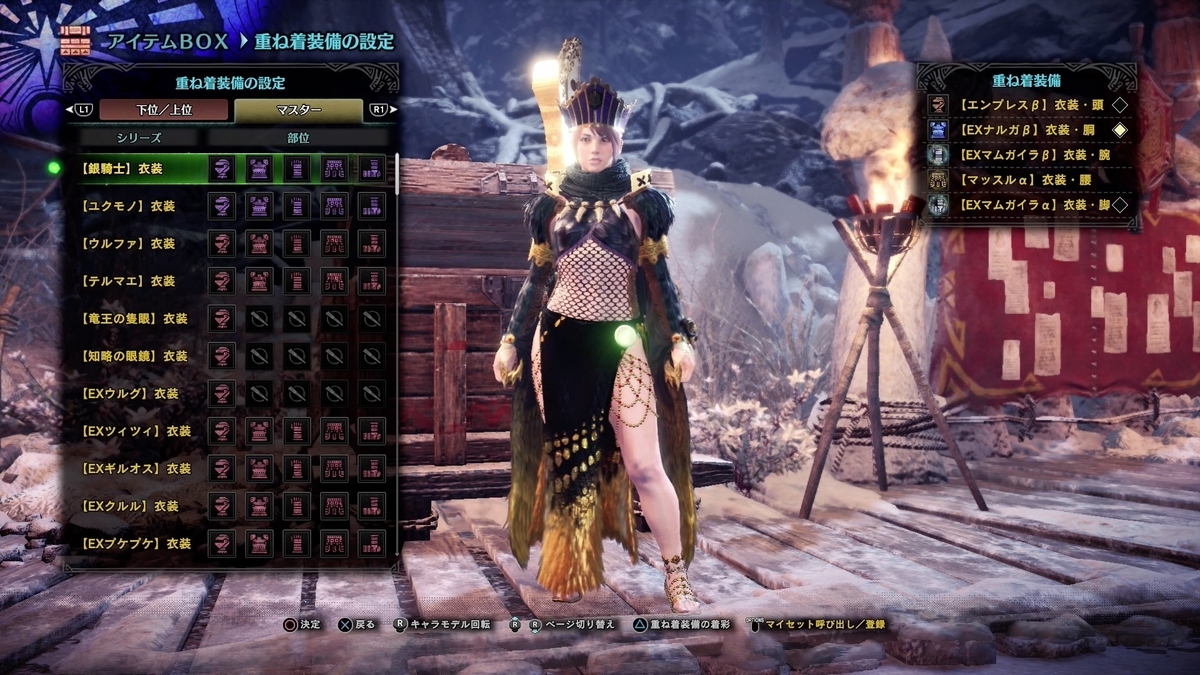Switch to the 下位/上位 tab
Image resolution: width=1200 pixels, height=675 pixels.
click(x=162, y=109)
